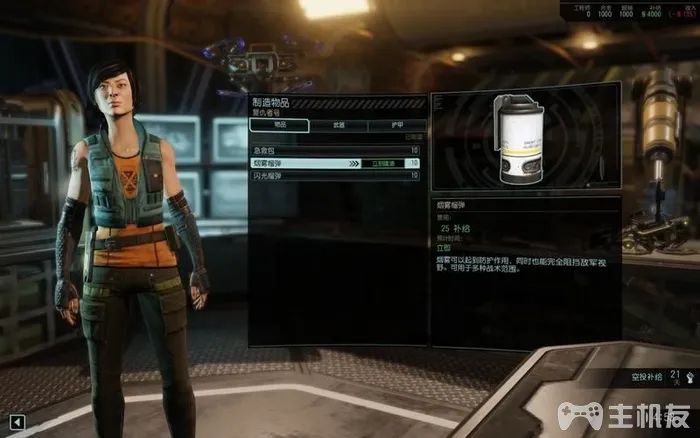The image size is (700, 438).
Task: Choose the 烟雾榴弹 smoke grenade row
Action: pos(300,162)
